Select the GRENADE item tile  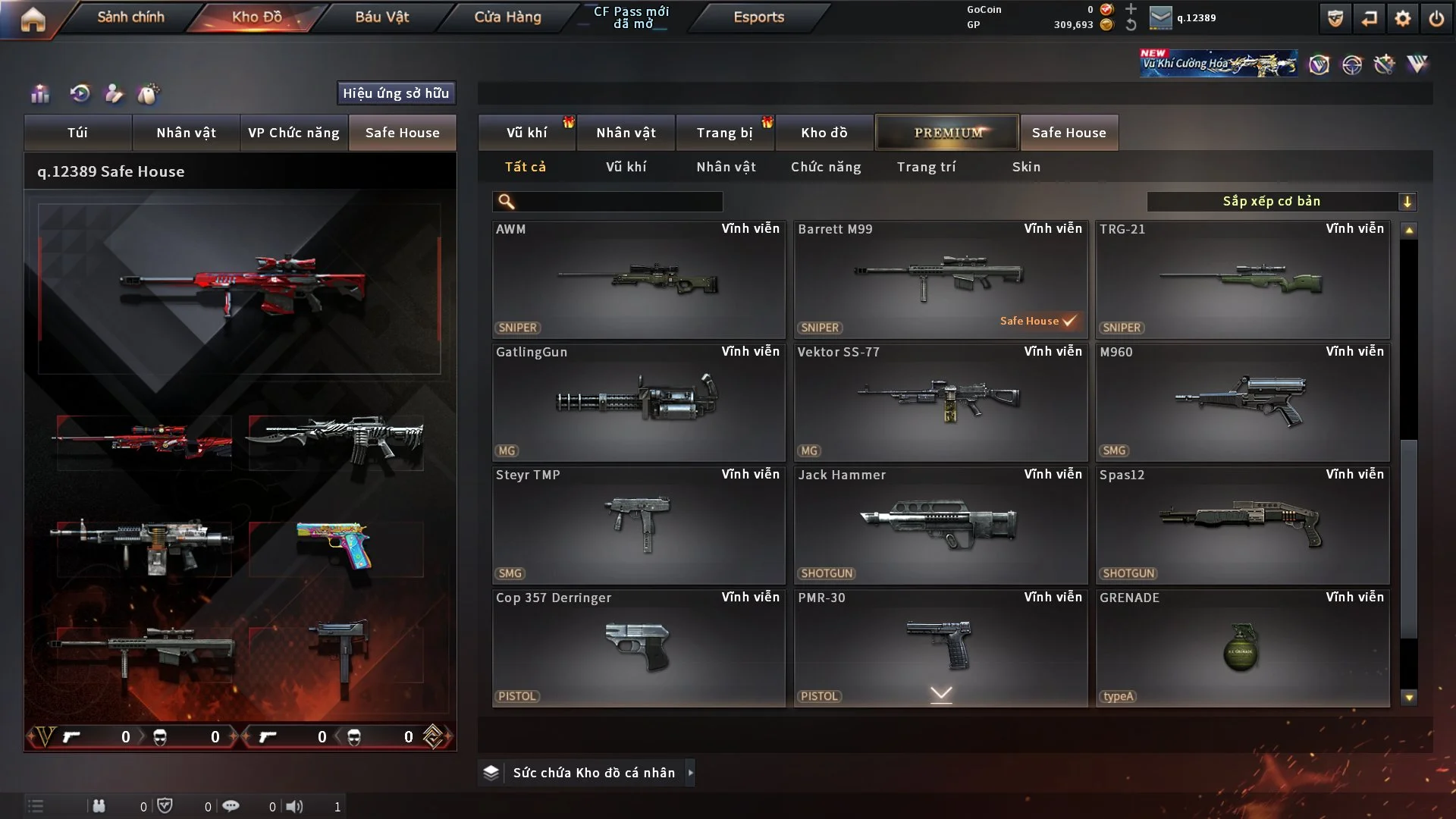pyautogui.click(x=1242, y=648)
